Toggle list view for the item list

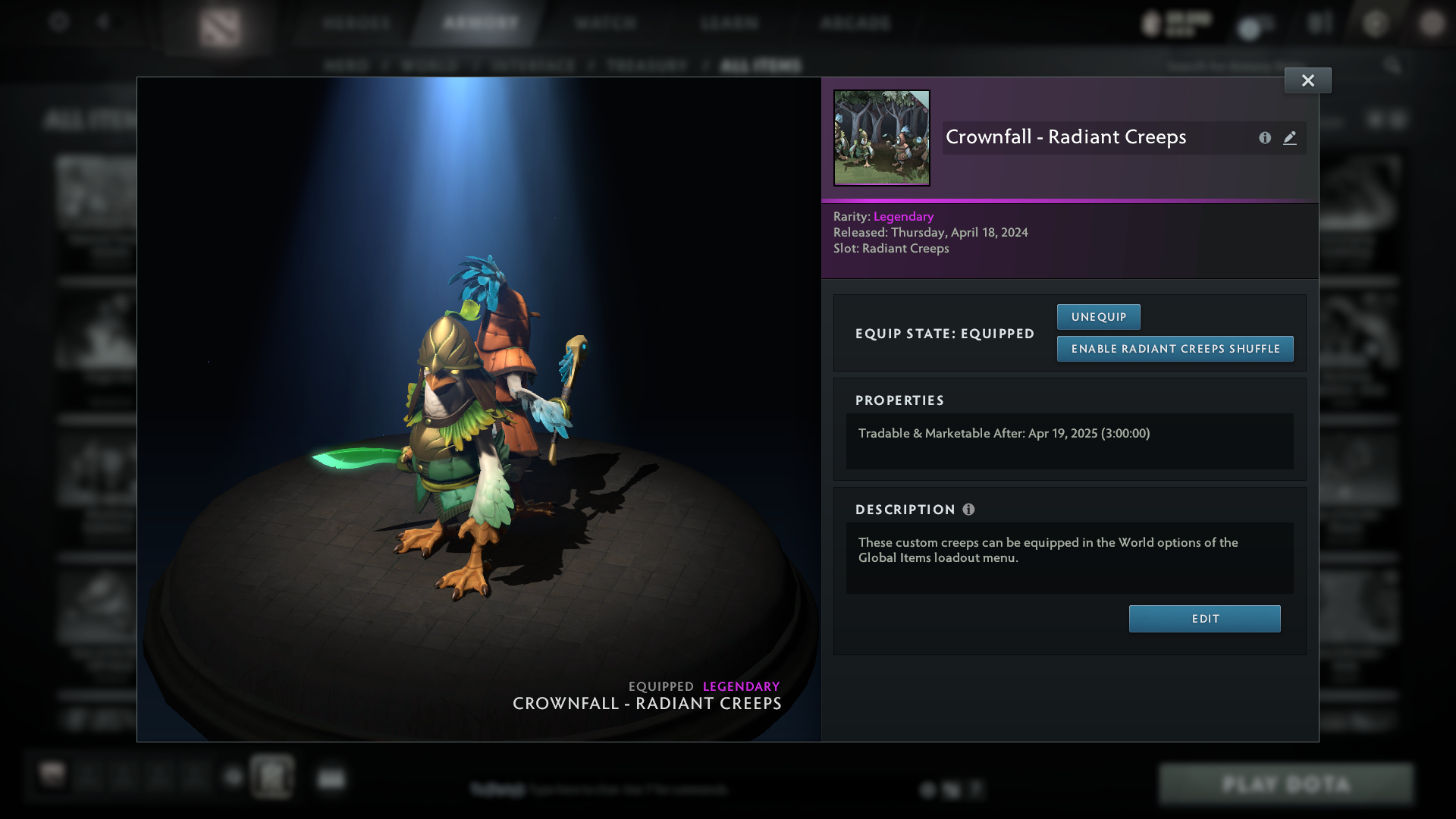coord(1398,120)
